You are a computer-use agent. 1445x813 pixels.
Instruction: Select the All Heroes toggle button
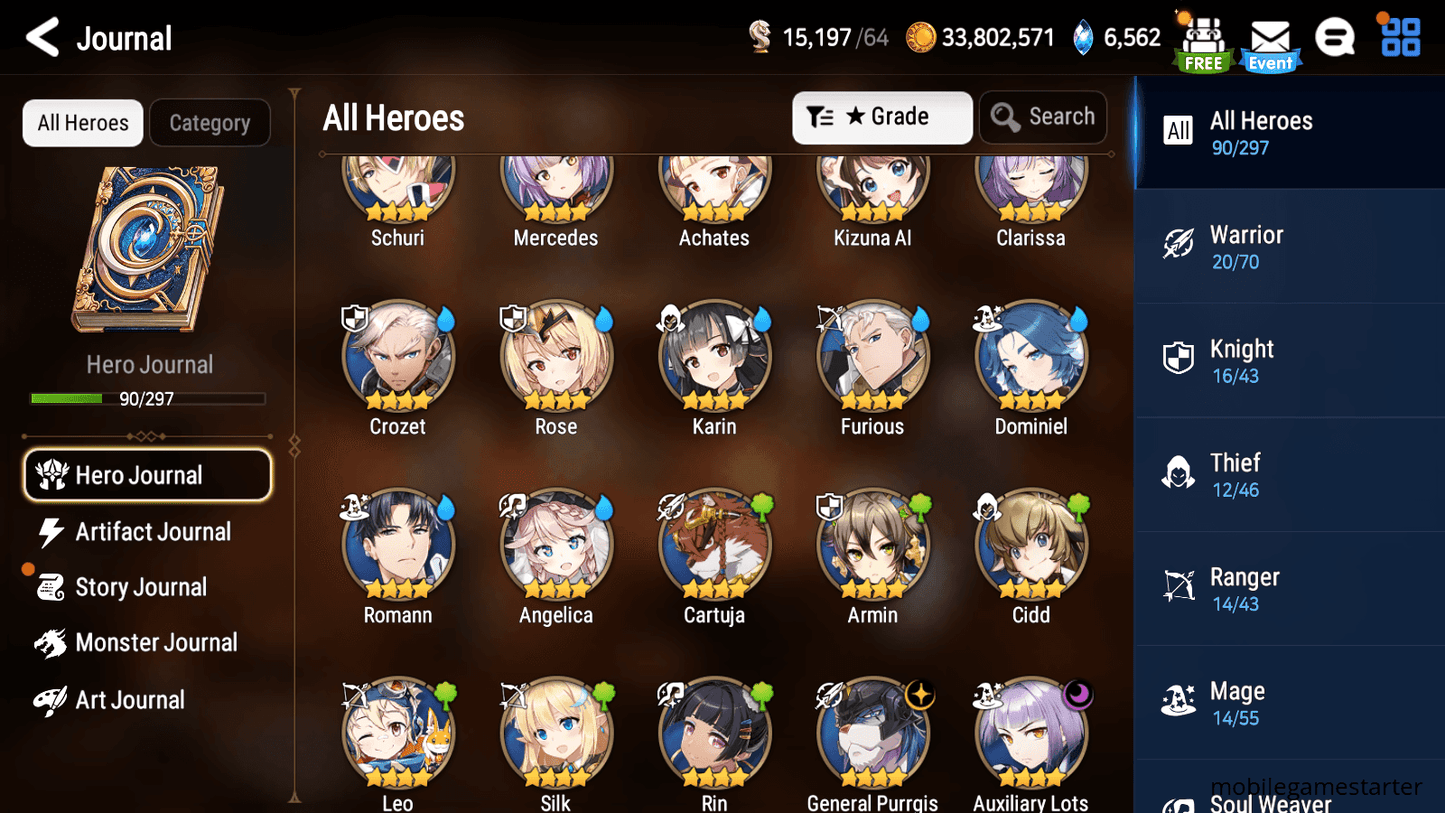click(x=82, y=122)
